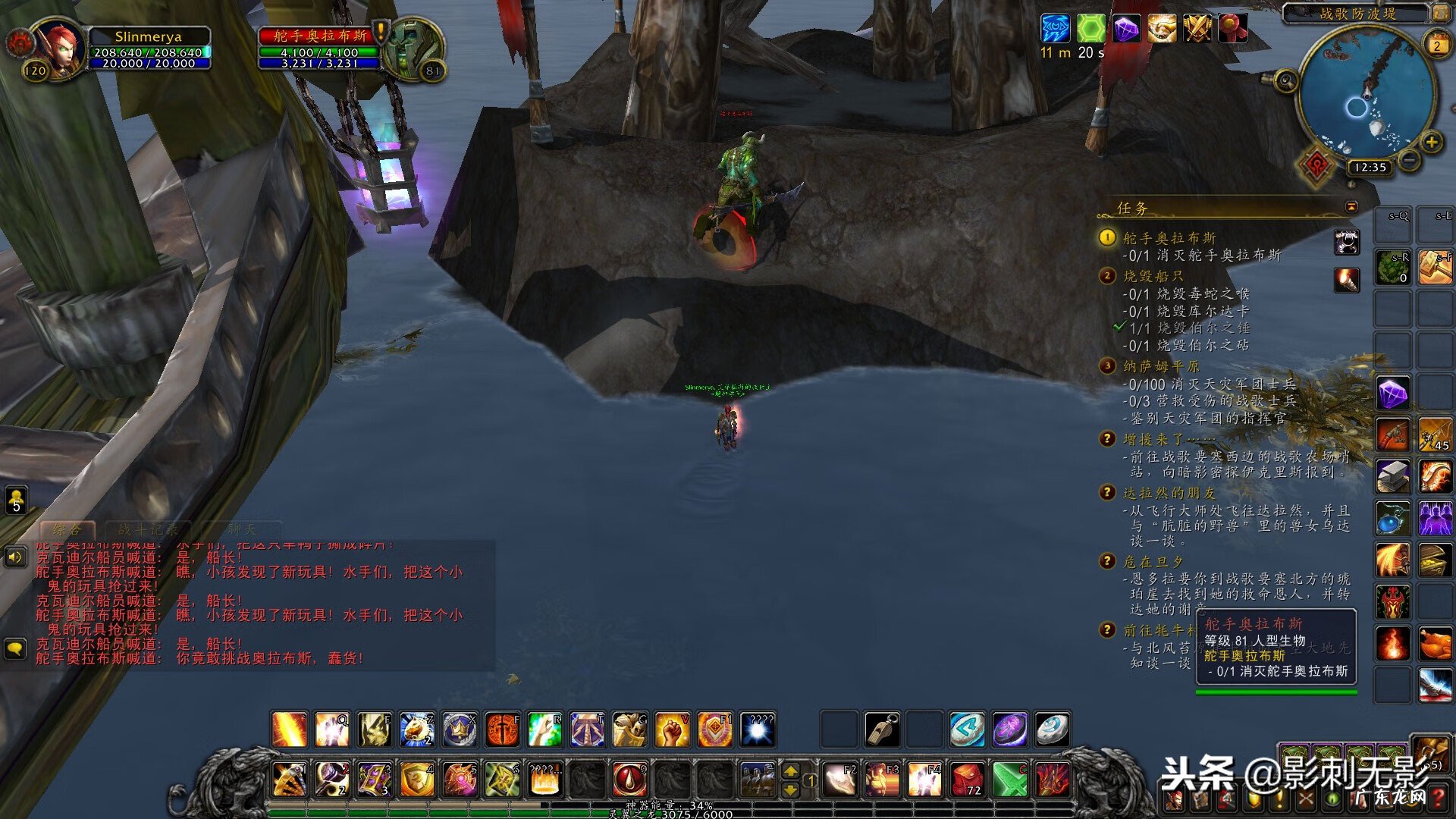Activate the red blood drop ability
This screenshot has width=1456, height=819.
coord(629,780)
